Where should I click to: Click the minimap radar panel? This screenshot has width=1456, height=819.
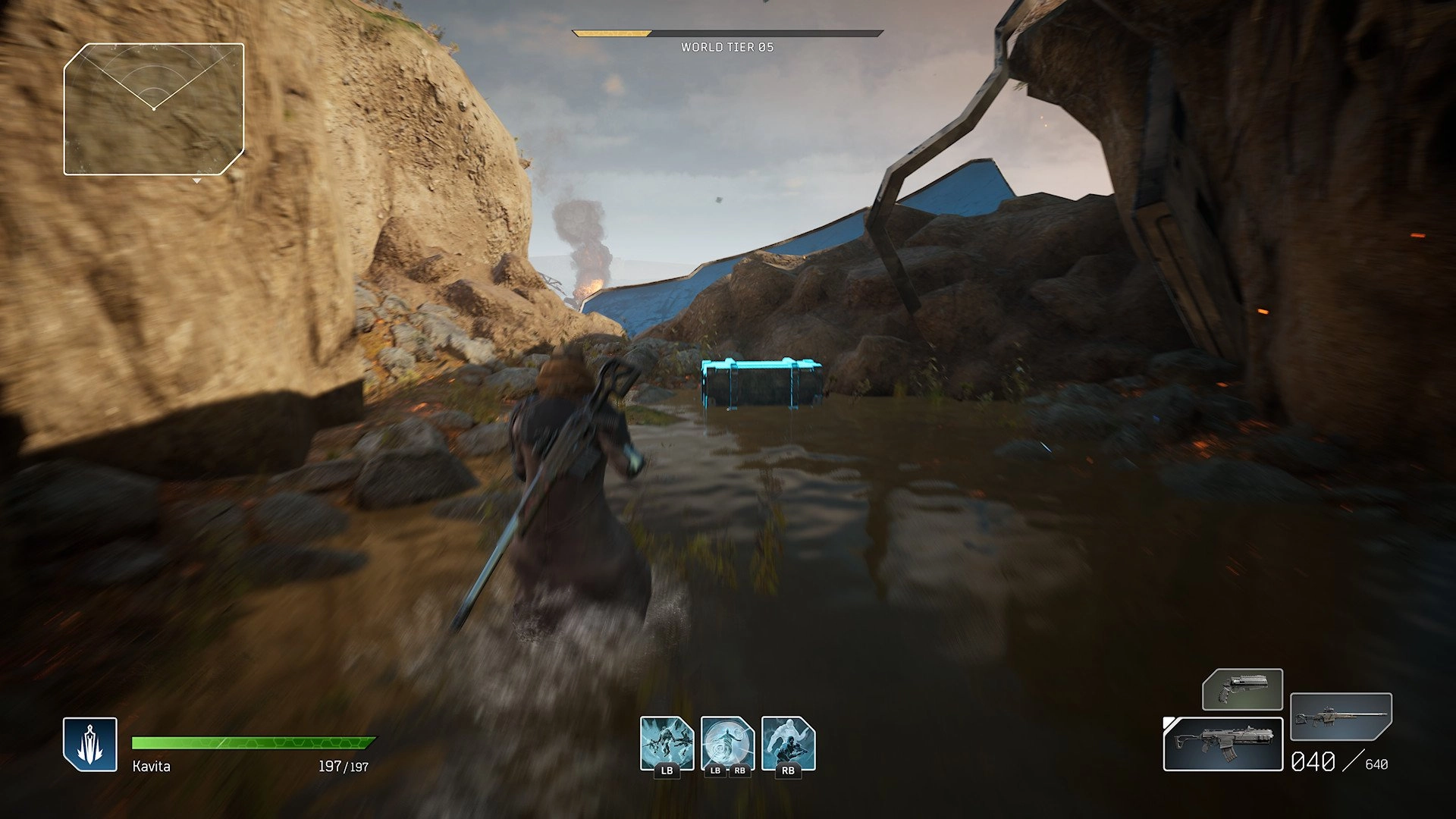coord(154,109)
